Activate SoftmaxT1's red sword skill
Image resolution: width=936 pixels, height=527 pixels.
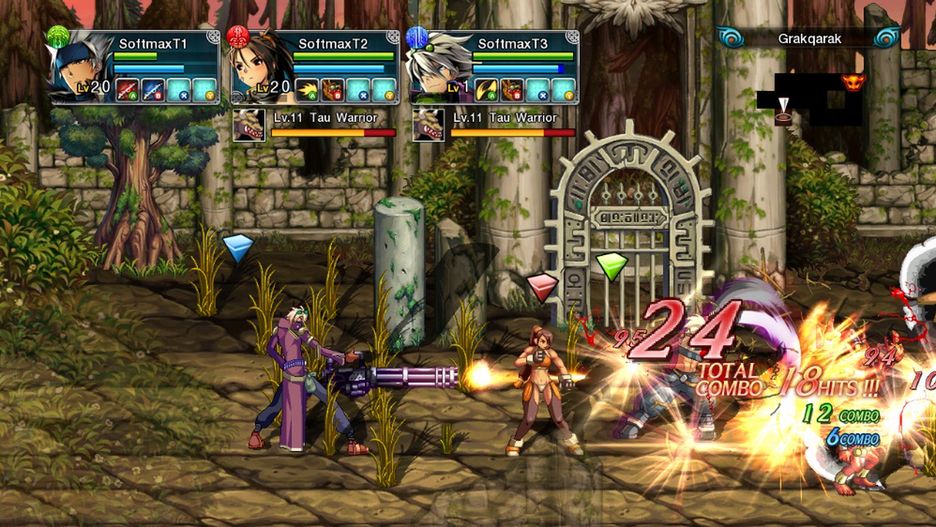127,90
